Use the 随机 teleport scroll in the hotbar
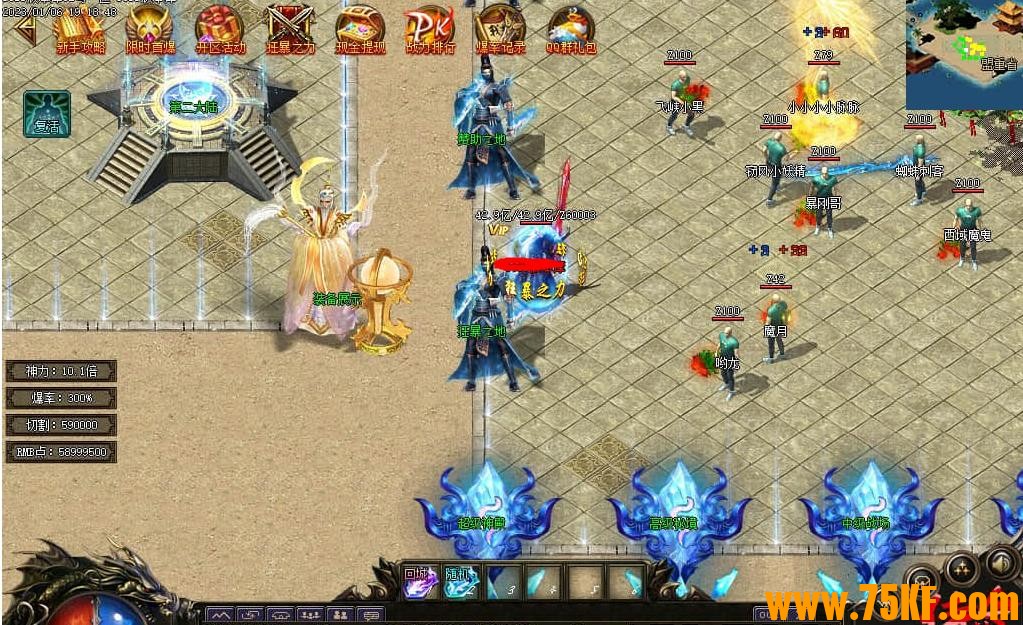Image resolution: width=1023 pixels, height=625 pixels. pyautogui.click(x=459, y=581)
